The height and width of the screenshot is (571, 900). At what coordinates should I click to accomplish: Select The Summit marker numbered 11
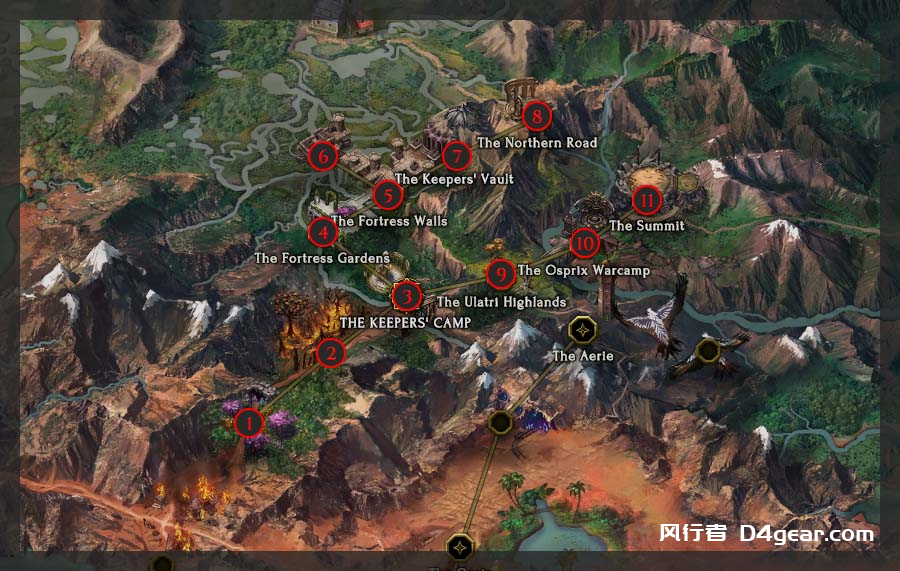pos(647,200)
